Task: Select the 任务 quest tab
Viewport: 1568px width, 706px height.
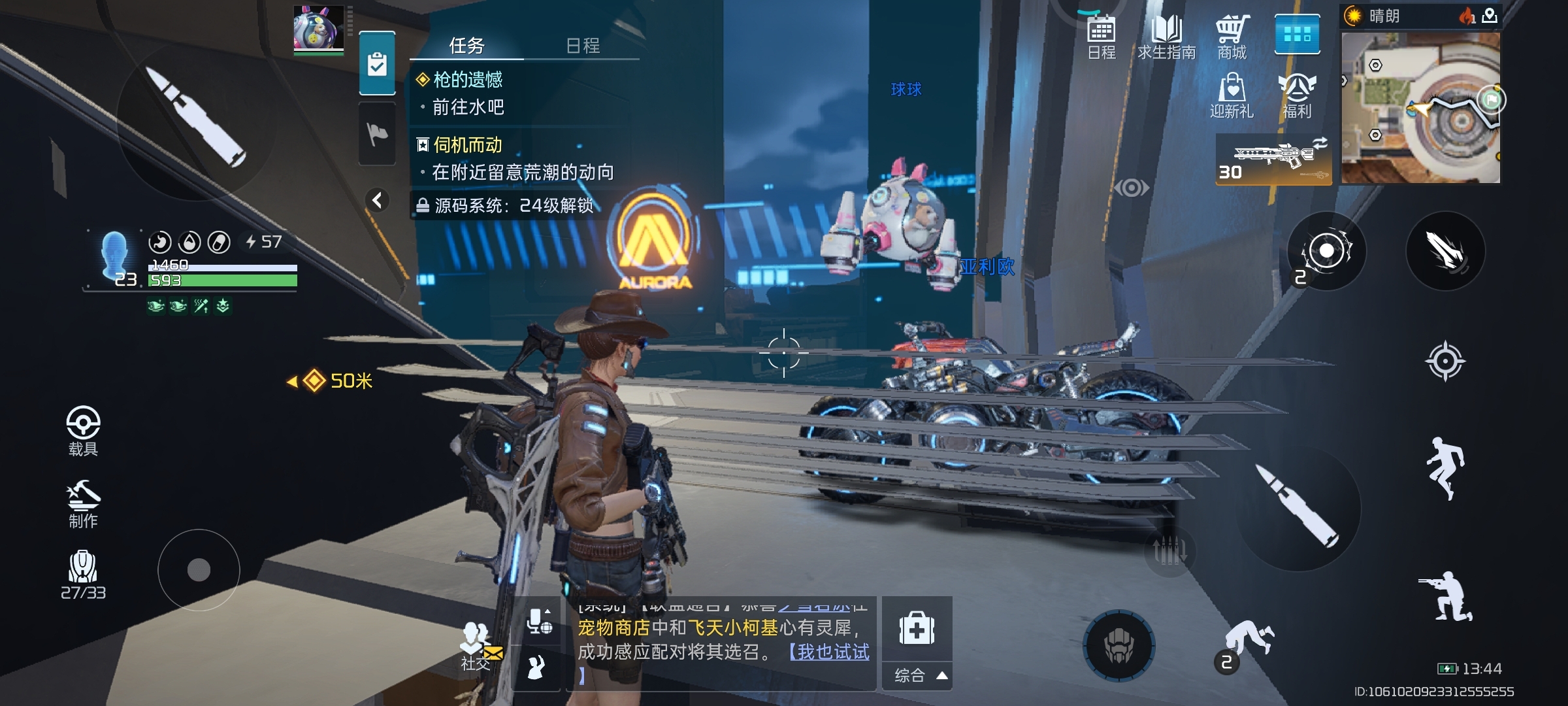Action: (466, 45)
